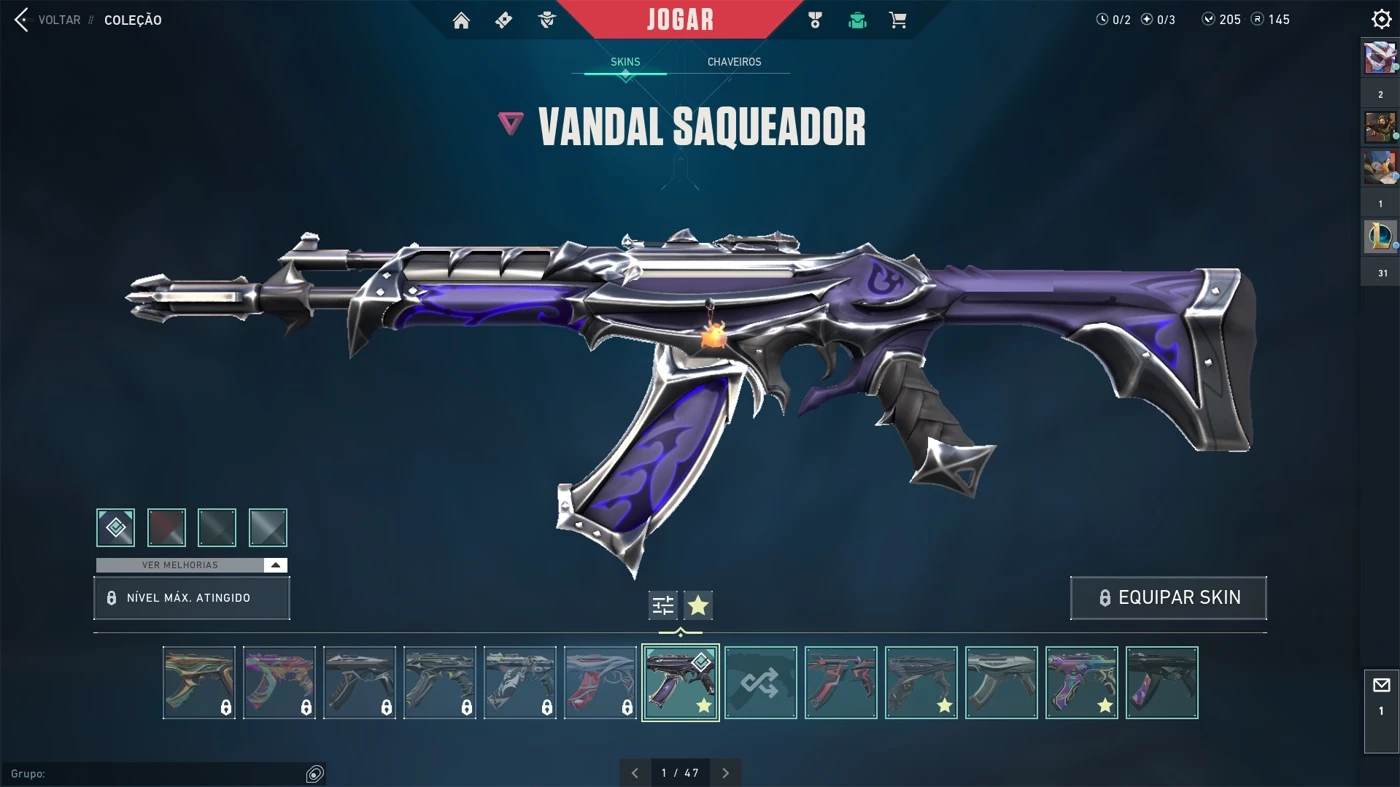This screenshot has width=1400, height=787.
Task: Click the Nível Máx. Atingido button
Action: coord(192,598)
